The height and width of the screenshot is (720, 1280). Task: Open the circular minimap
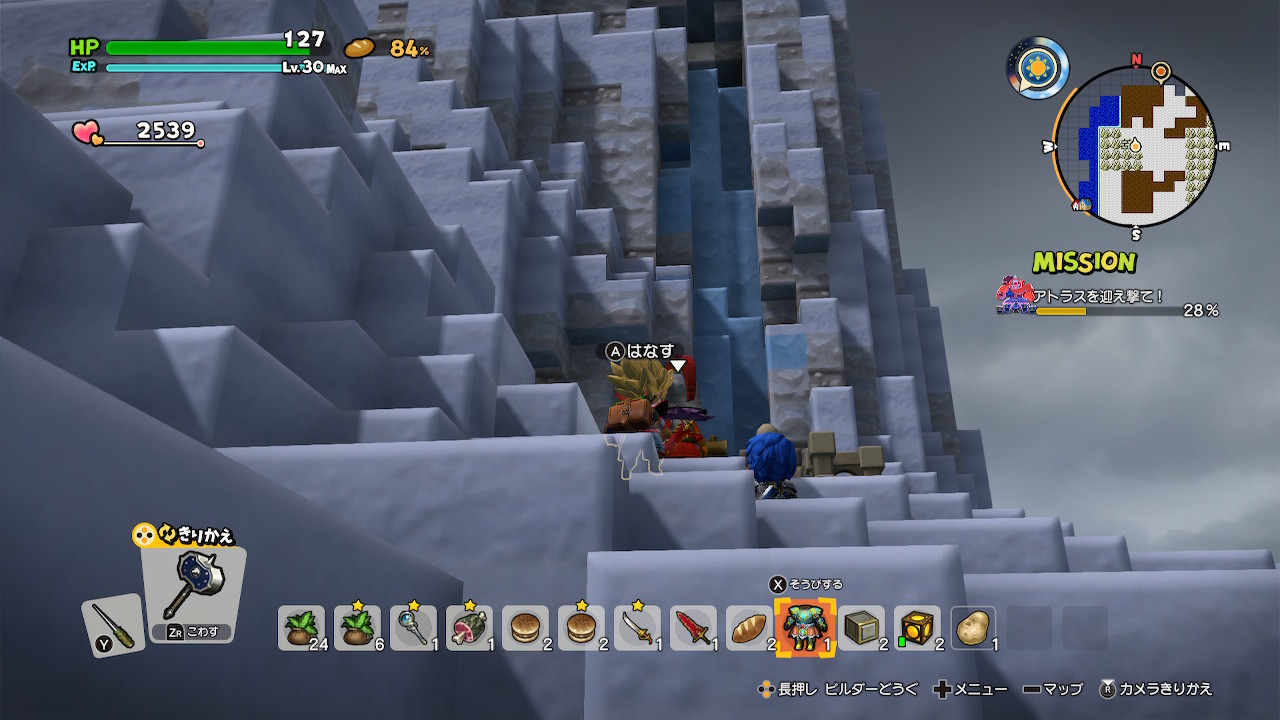pyautogui.click(x=1135, y=147)
